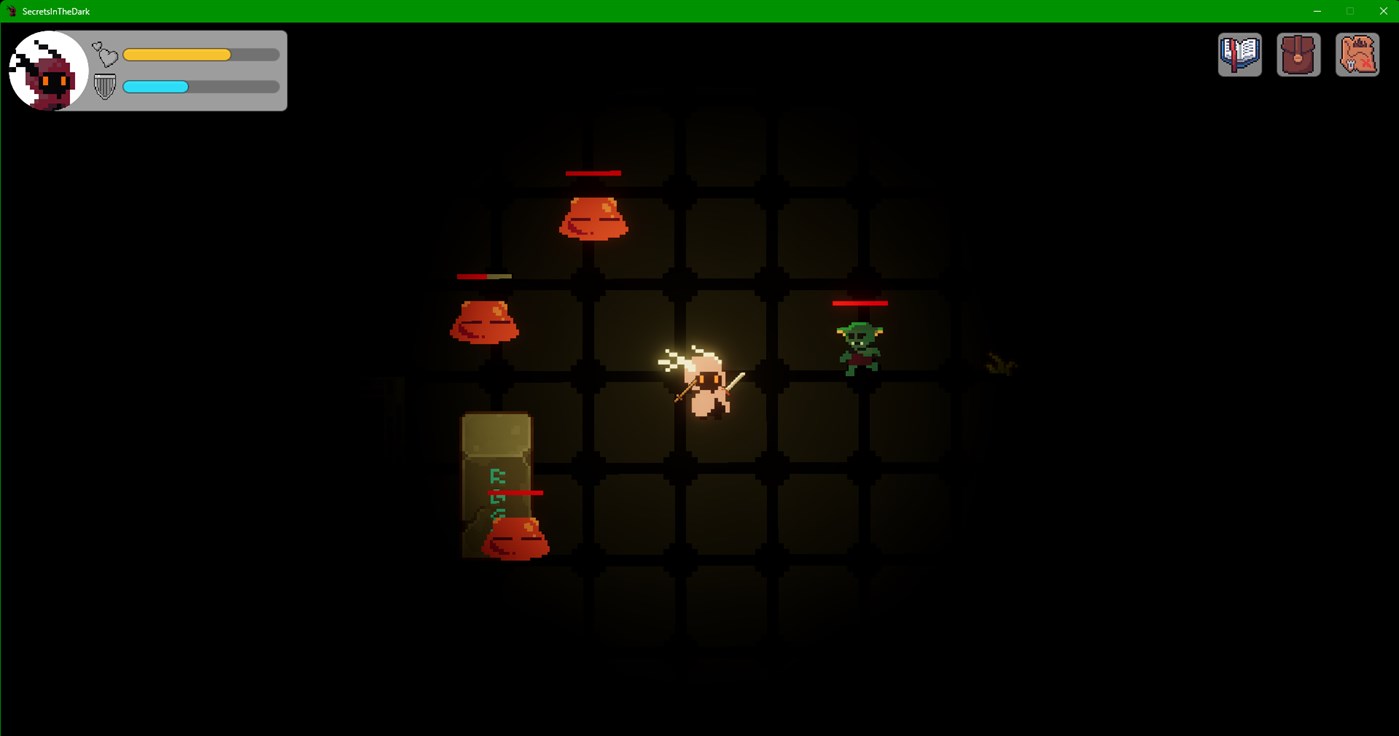Select the player character portrait
The height and width of the screenshot is (736, 1399).
(48, 70)
